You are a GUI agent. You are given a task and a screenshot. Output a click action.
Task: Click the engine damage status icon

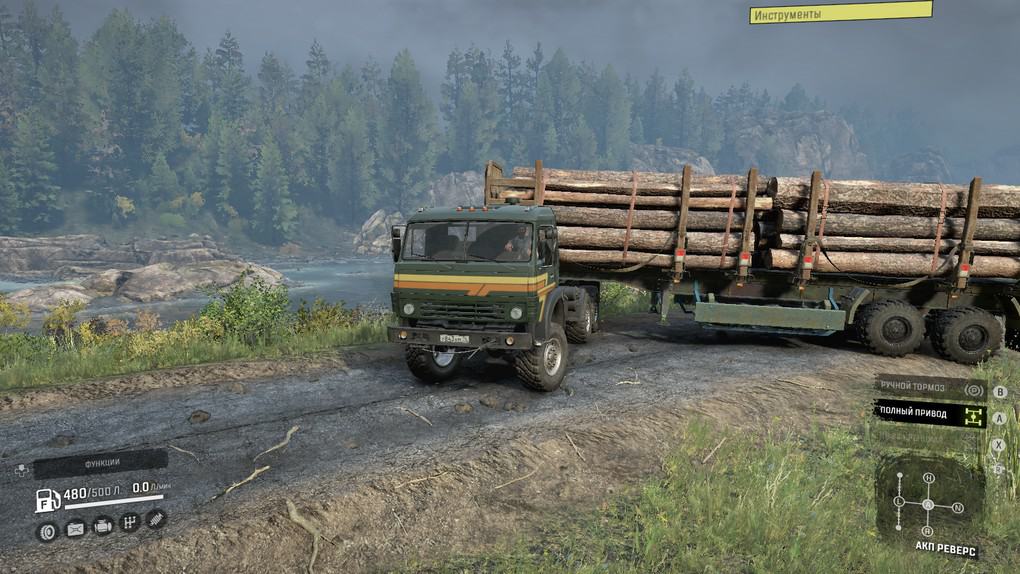point(102,527)
